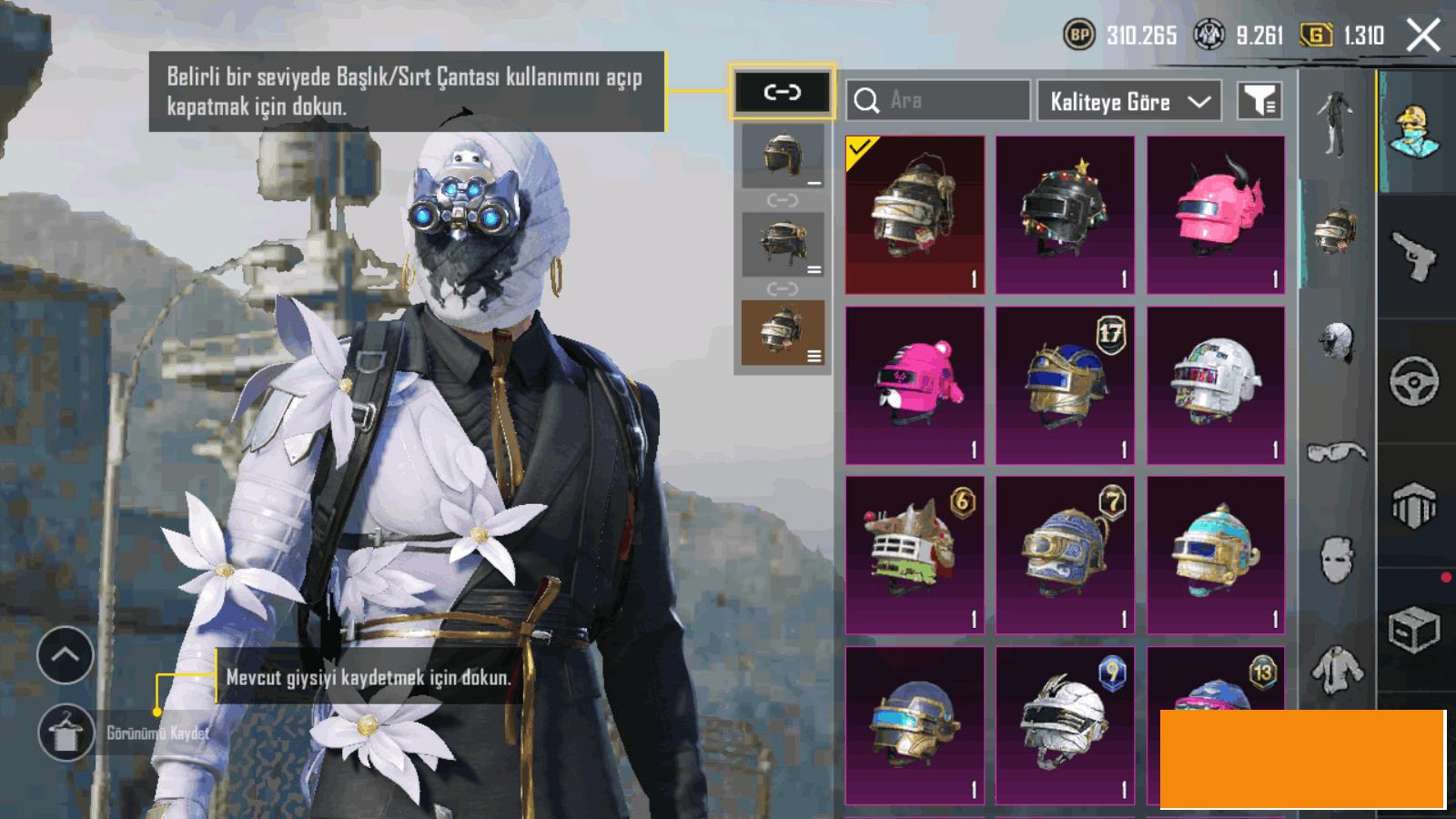Open the glasses accessory category
Viewport: 1456px width, 819px height.
click(x=1337, y=451)
